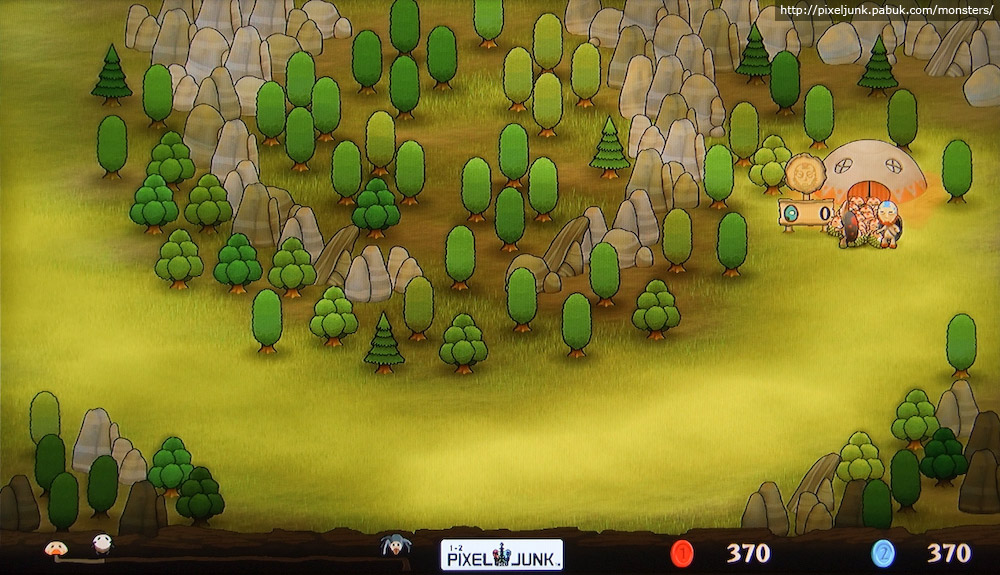Select the red player 1 coin icon
The height and width of the screenshot is (575, 1000).
point(684,553)
